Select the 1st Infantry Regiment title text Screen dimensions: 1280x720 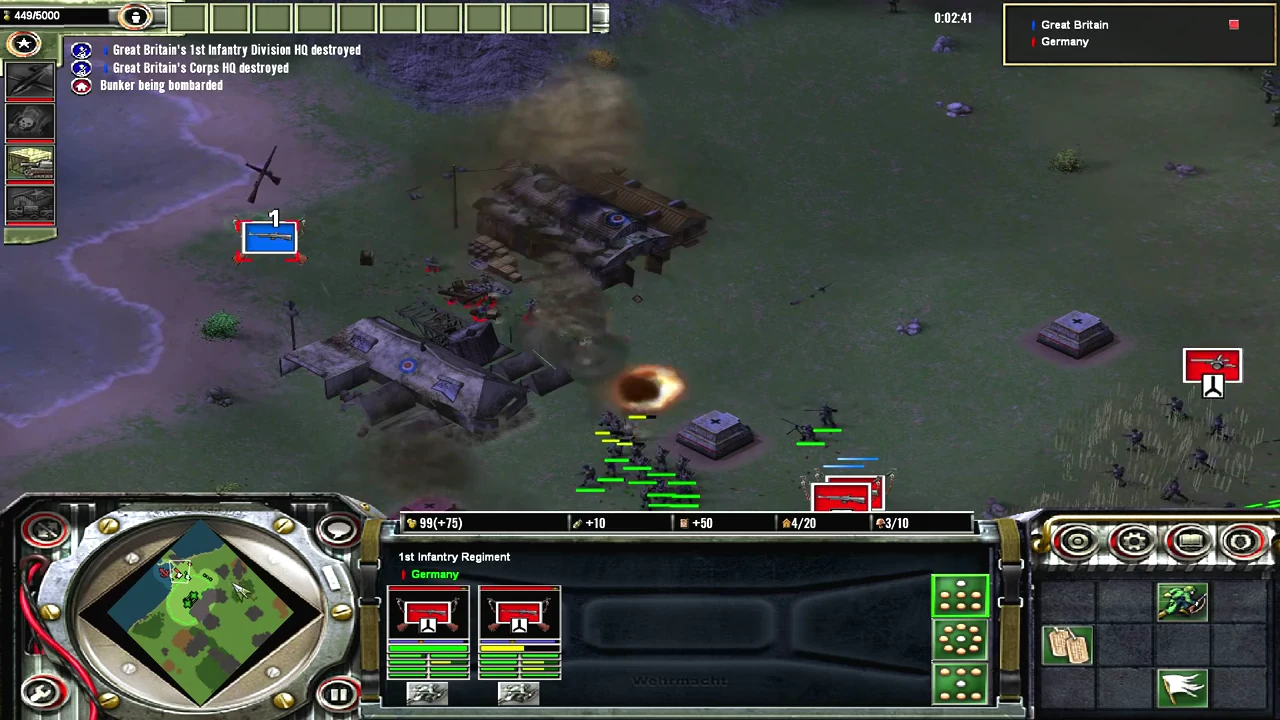pyautogui.click(x=454, y=557)
